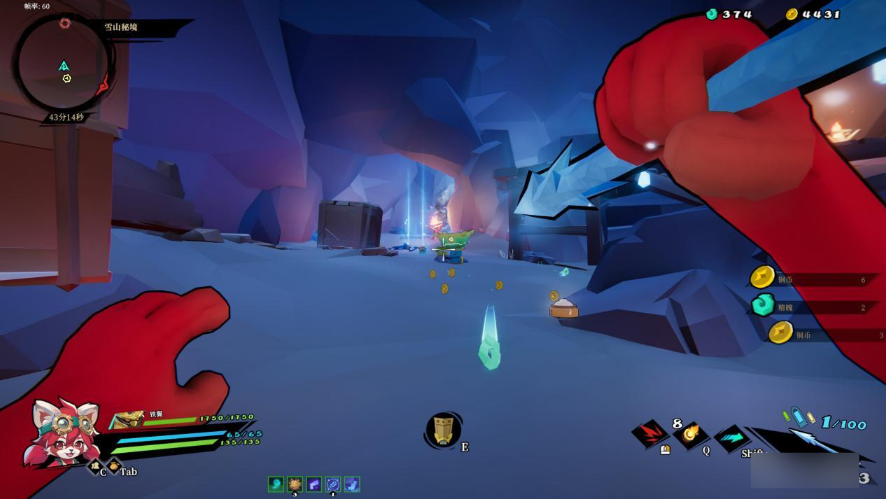This screenshot has height=499, width=886.
Task: Activate the red lightning skill icon
Action: pos(651,433)
